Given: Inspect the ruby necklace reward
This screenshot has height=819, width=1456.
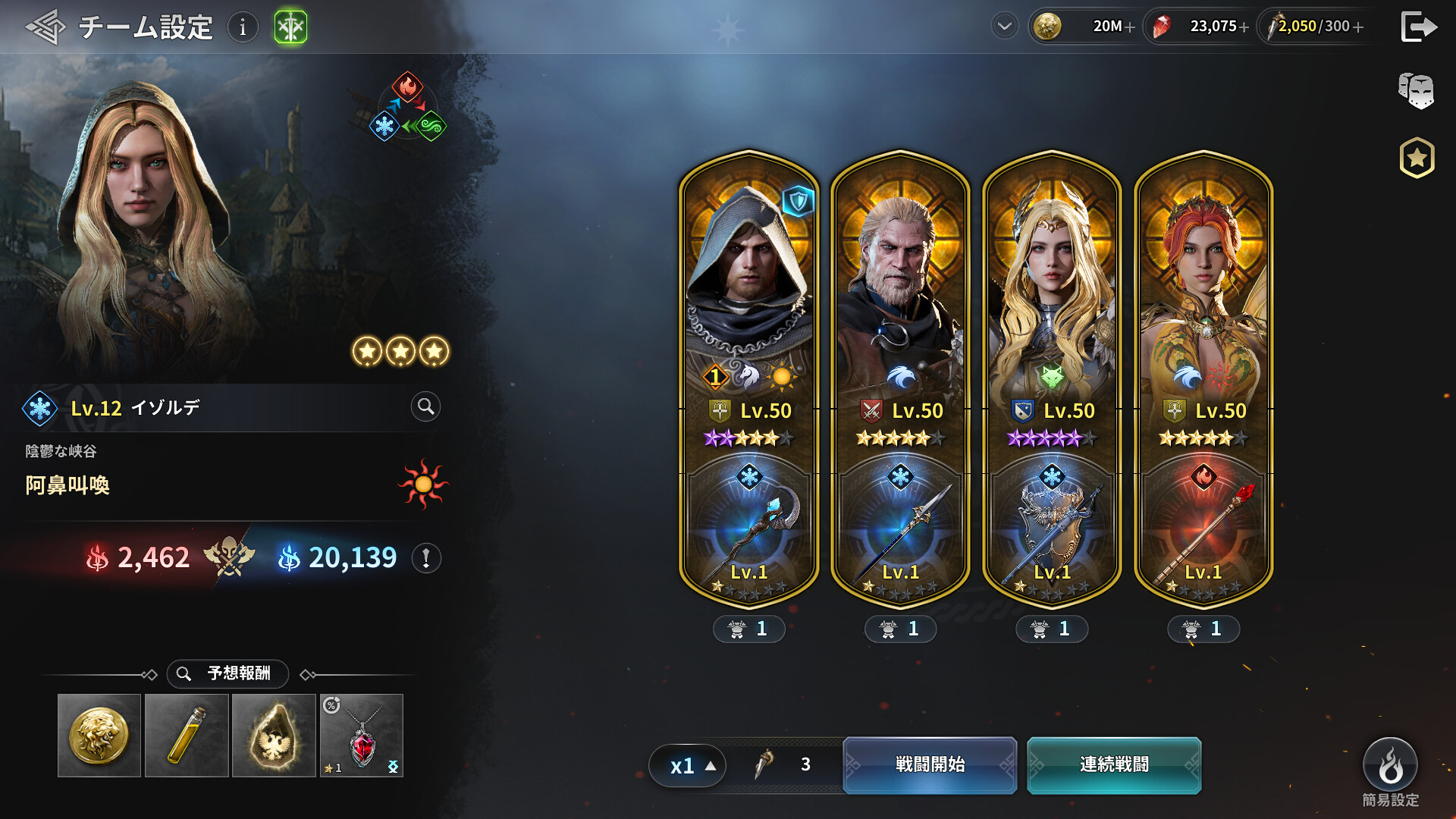Looking at the screenshot, I should [x=362, y=735].
